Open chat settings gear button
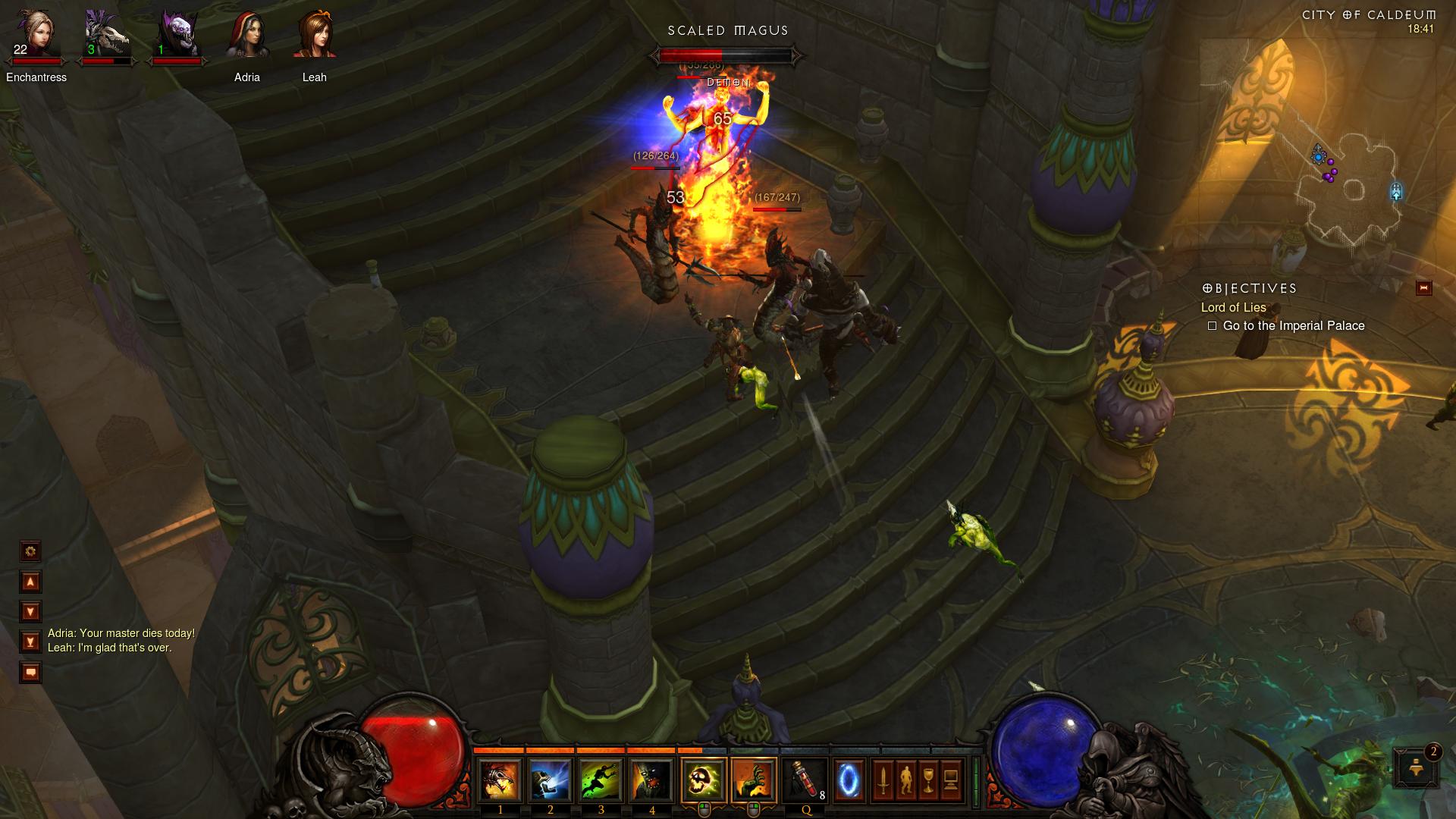Image resolution: width=1456 pixels, height=819 pixels. tap(30, 551)
